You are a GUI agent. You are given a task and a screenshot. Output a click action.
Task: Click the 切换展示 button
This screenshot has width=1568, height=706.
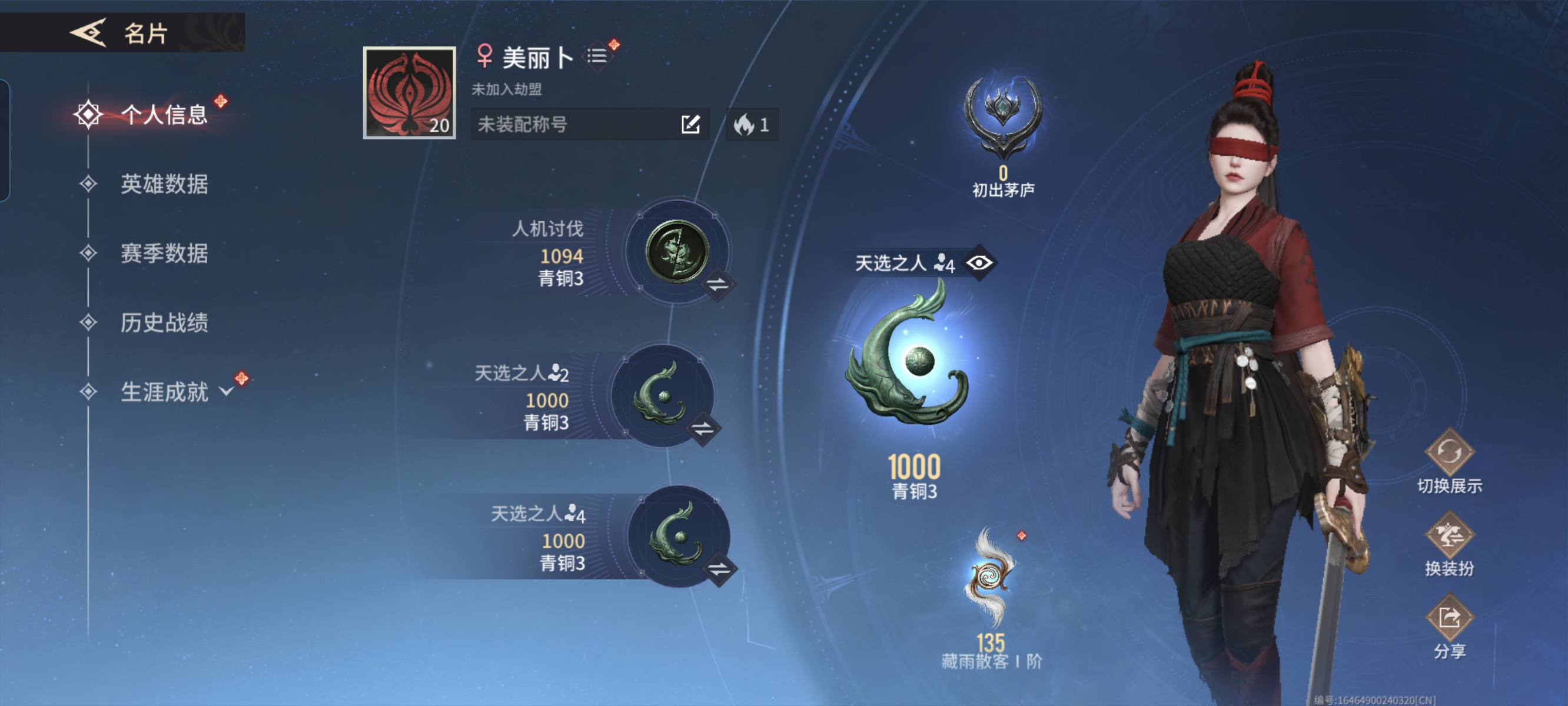(x=1449, y=453)
